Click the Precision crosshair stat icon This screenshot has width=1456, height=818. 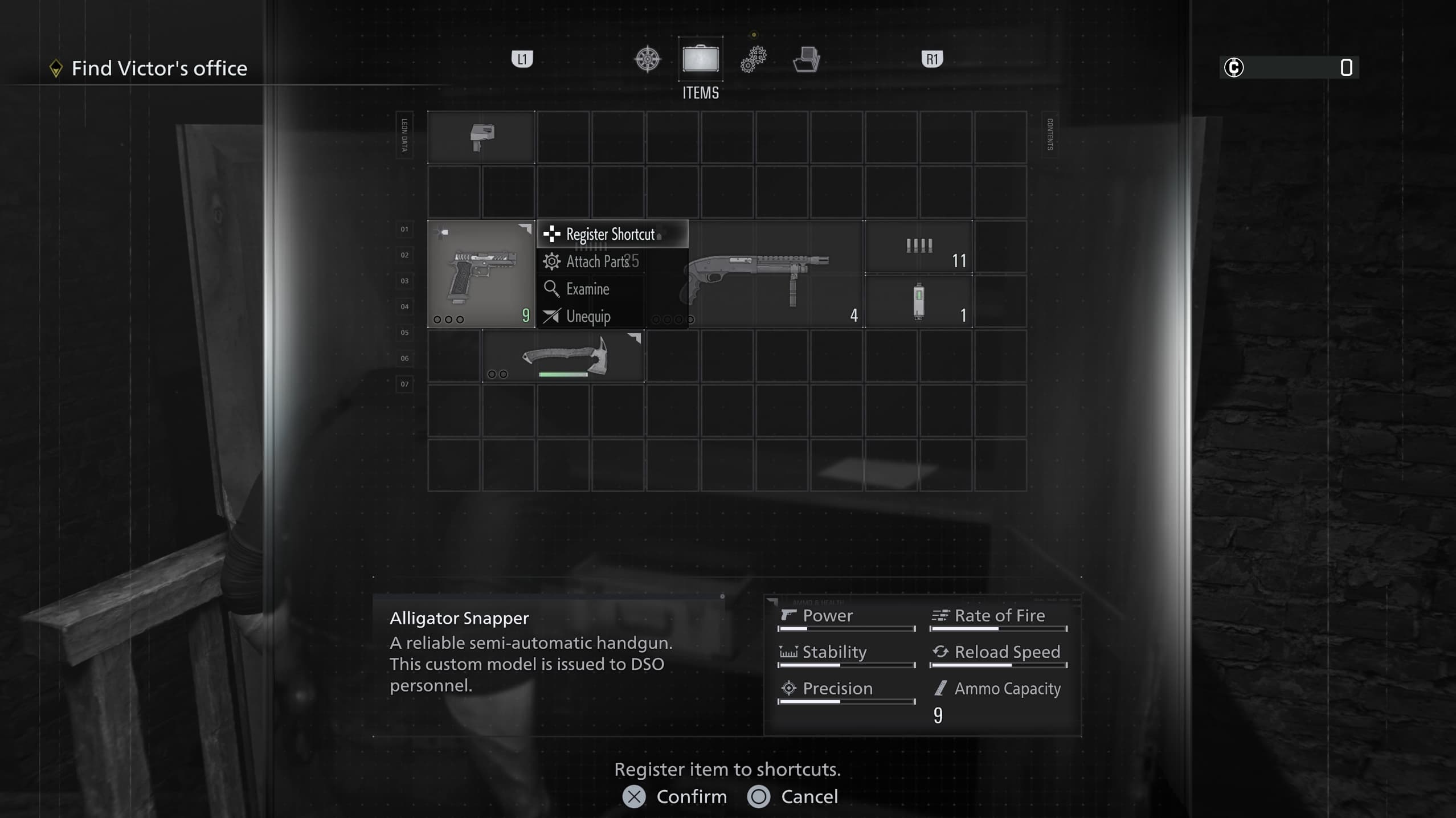coord(788,688)
